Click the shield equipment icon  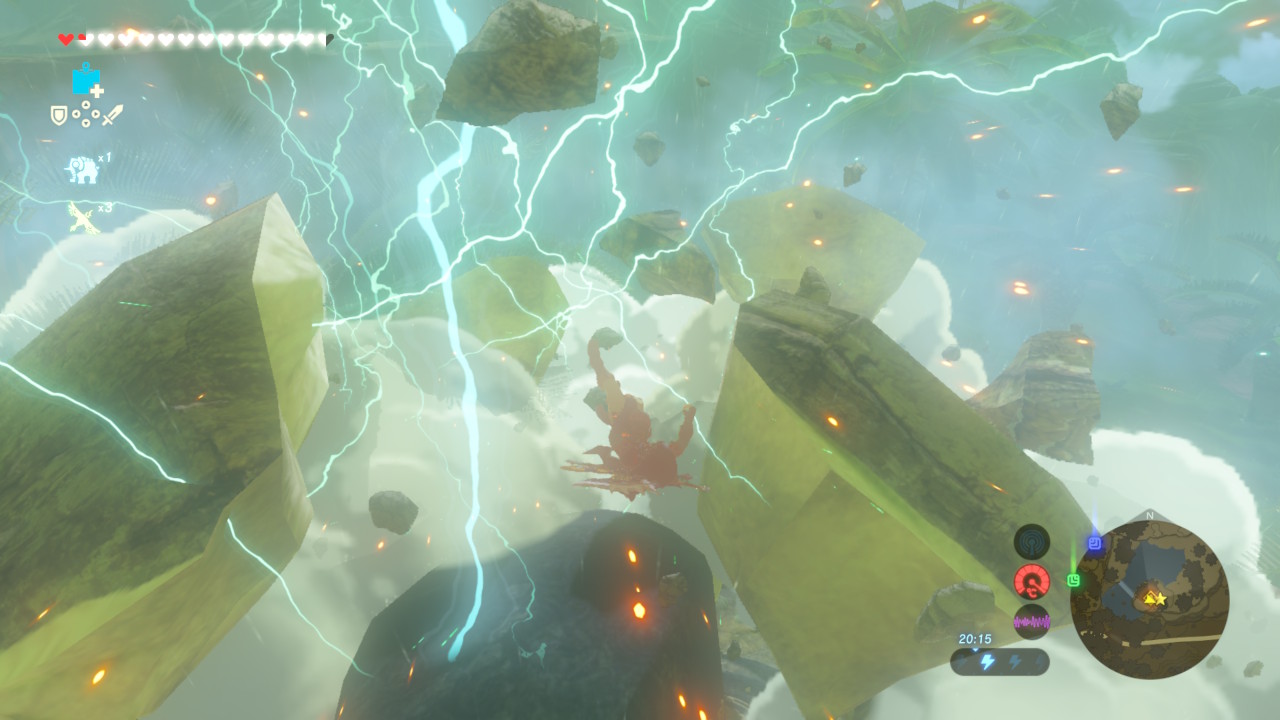[x=59, y=115]
